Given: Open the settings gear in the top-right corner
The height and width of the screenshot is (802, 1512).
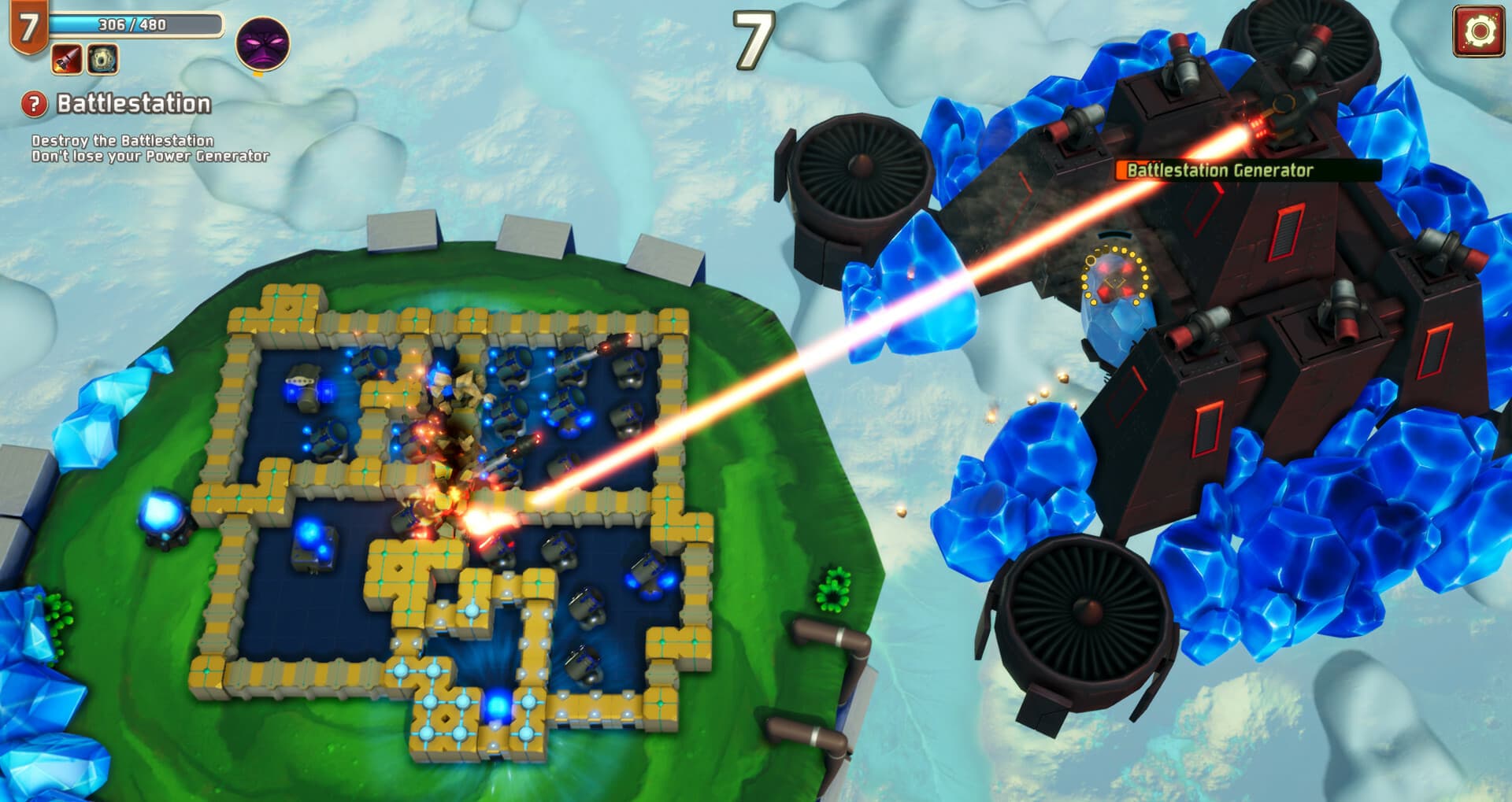Looking at the screenshot, I should click(x=1479, y=32).
